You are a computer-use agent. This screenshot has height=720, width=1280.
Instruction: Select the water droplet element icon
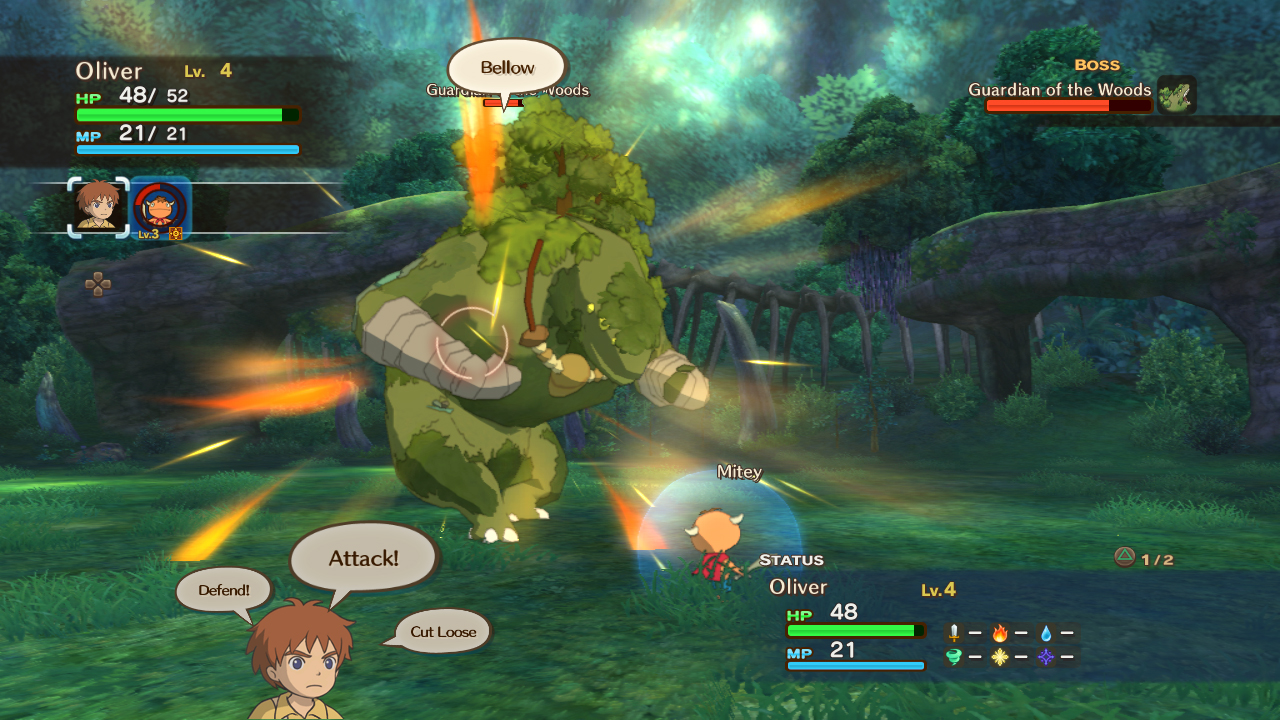(x=1046, y=634)
